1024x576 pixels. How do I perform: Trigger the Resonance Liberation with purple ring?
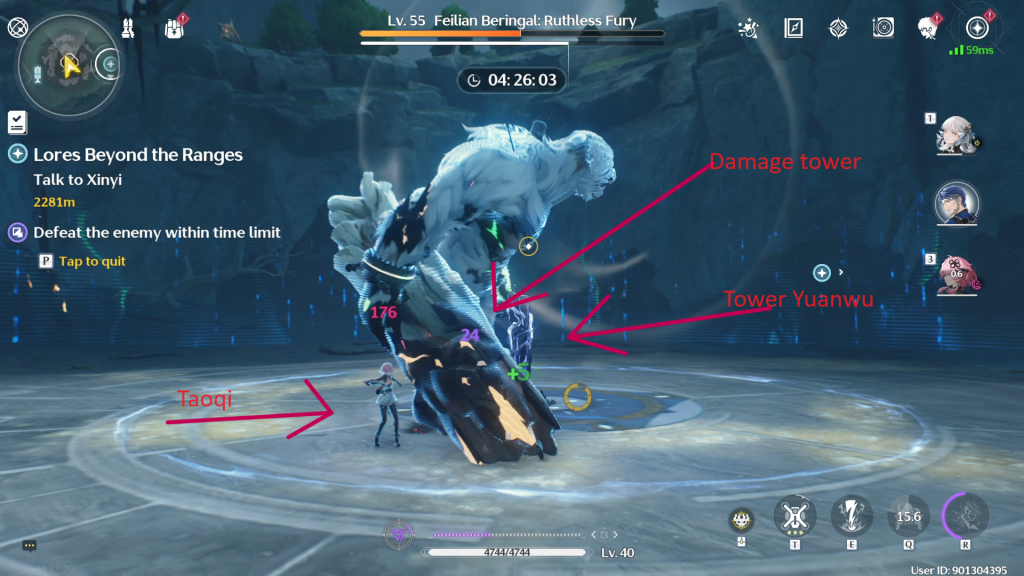click(966, 517)
